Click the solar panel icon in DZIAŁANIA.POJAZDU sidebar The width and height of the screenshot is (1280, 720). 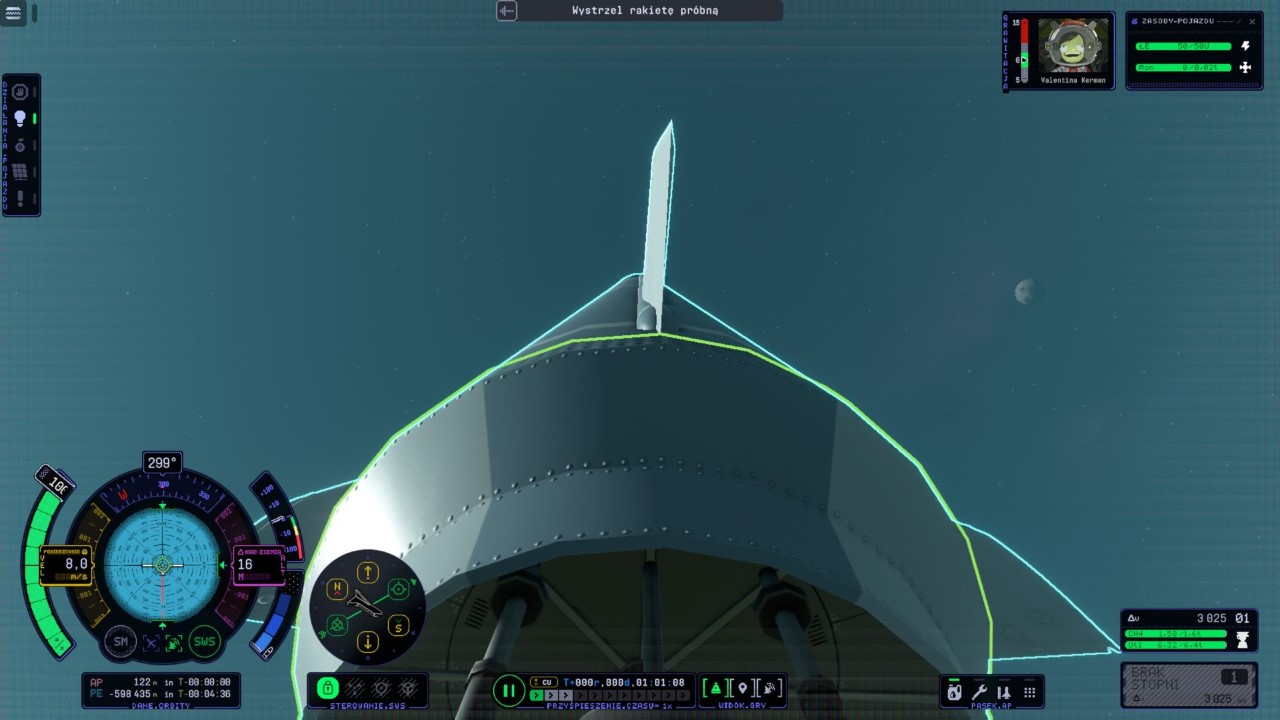point(19,170)
